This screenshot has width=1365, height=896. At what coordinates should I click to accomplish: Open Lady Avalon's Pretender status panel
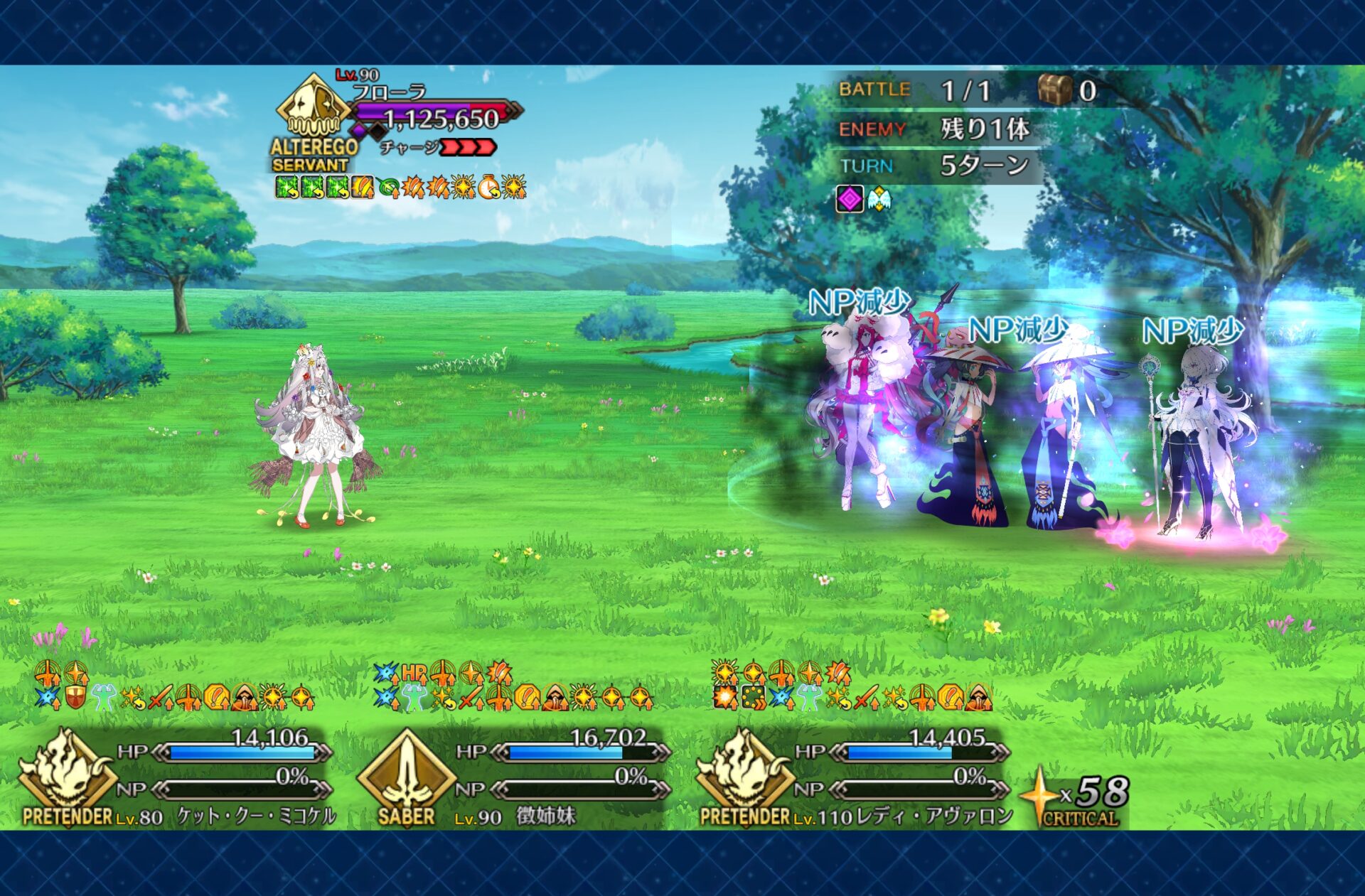853,778
